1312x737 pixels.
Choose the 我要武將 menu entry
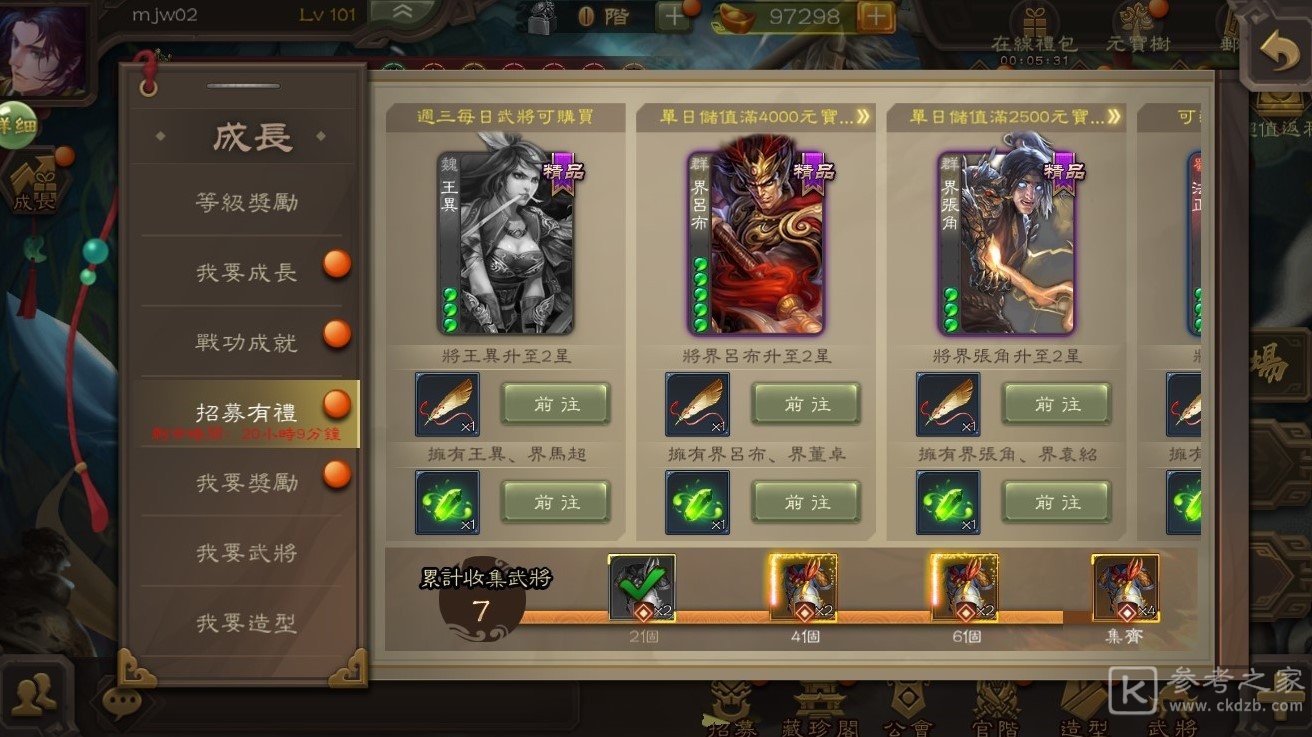point(246,553)
